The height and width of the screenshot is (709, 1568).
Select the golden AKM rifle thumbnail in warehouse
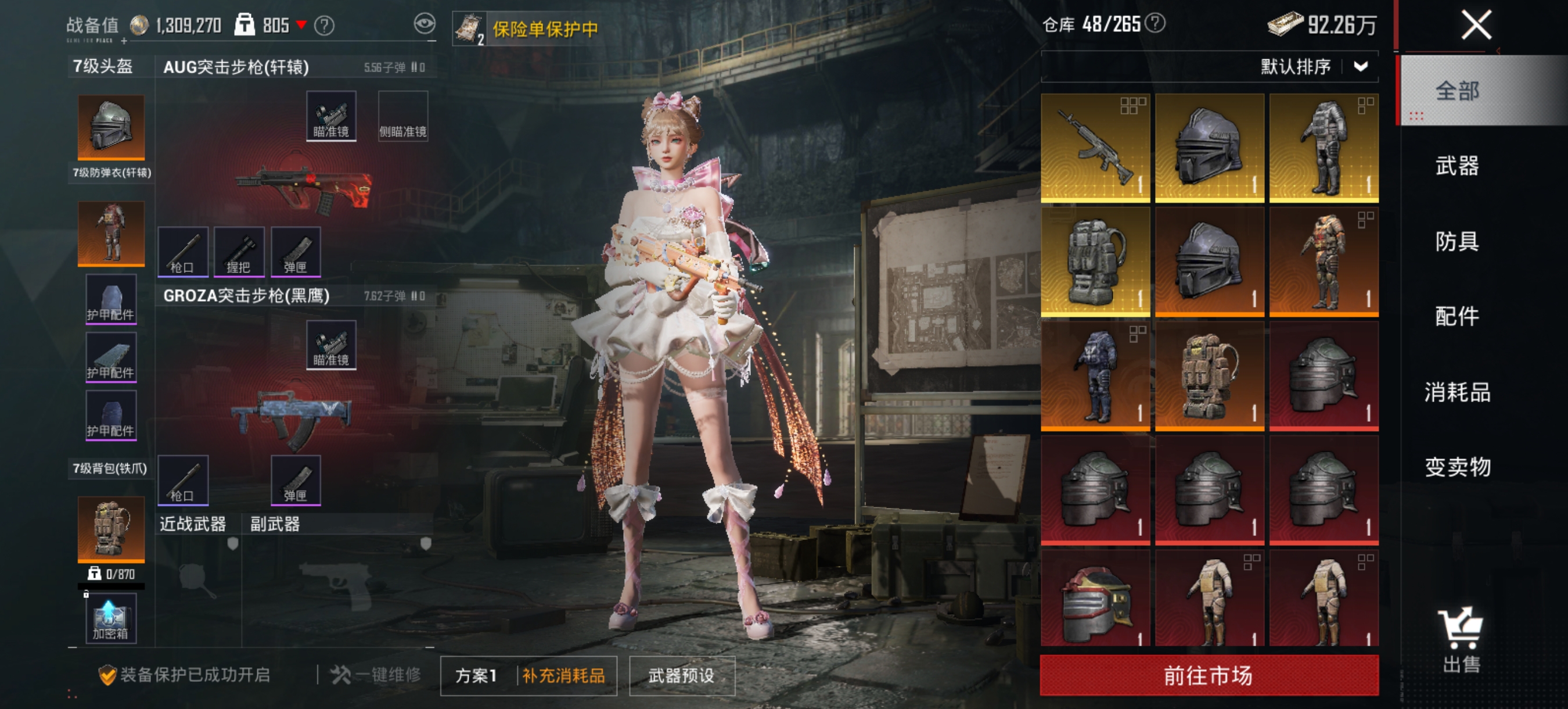pos(1096,146)
